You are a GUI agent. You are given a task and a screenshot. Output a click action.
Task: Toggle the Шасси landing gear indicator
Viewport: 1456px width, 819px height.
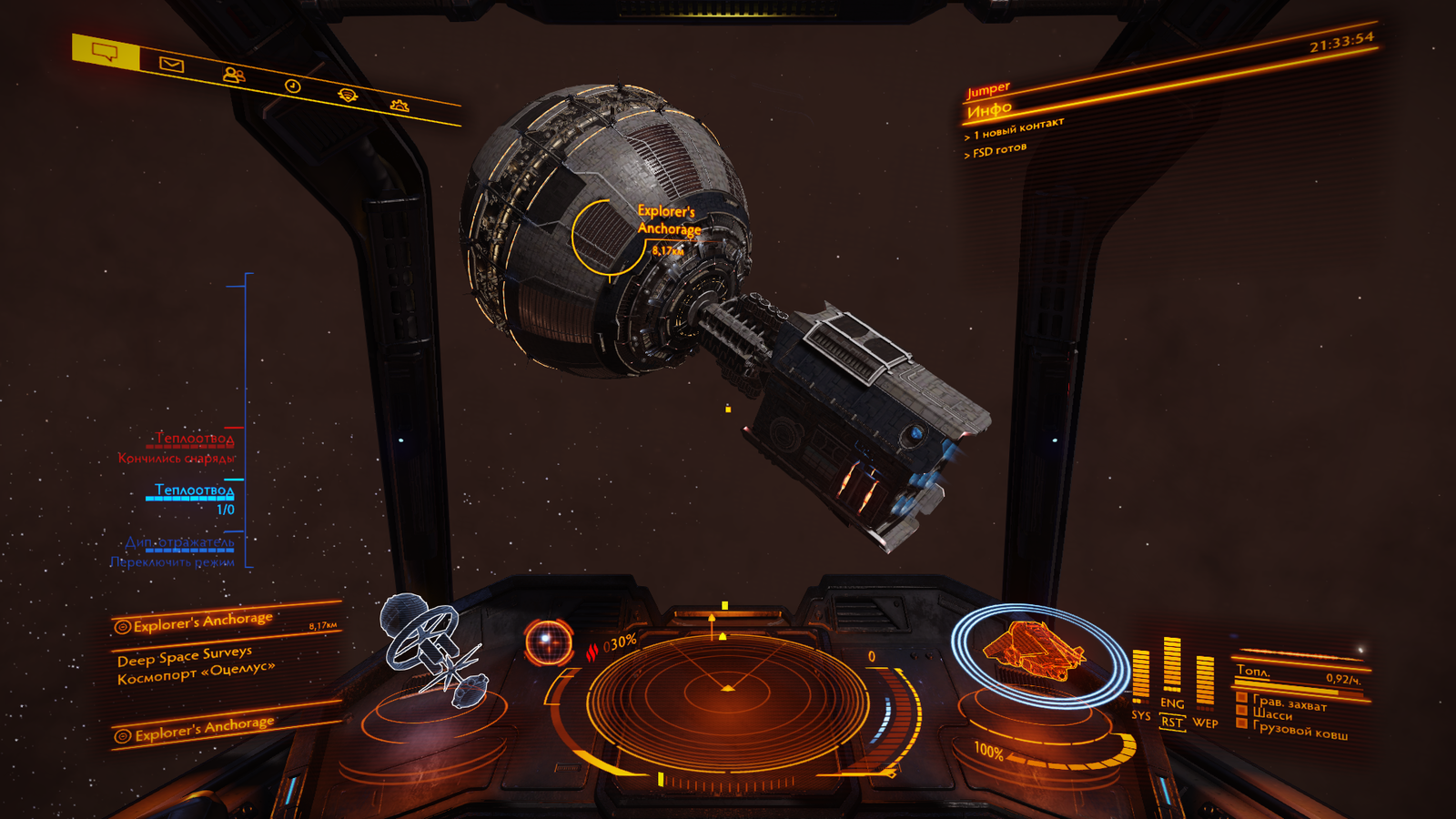[1243, 711]
